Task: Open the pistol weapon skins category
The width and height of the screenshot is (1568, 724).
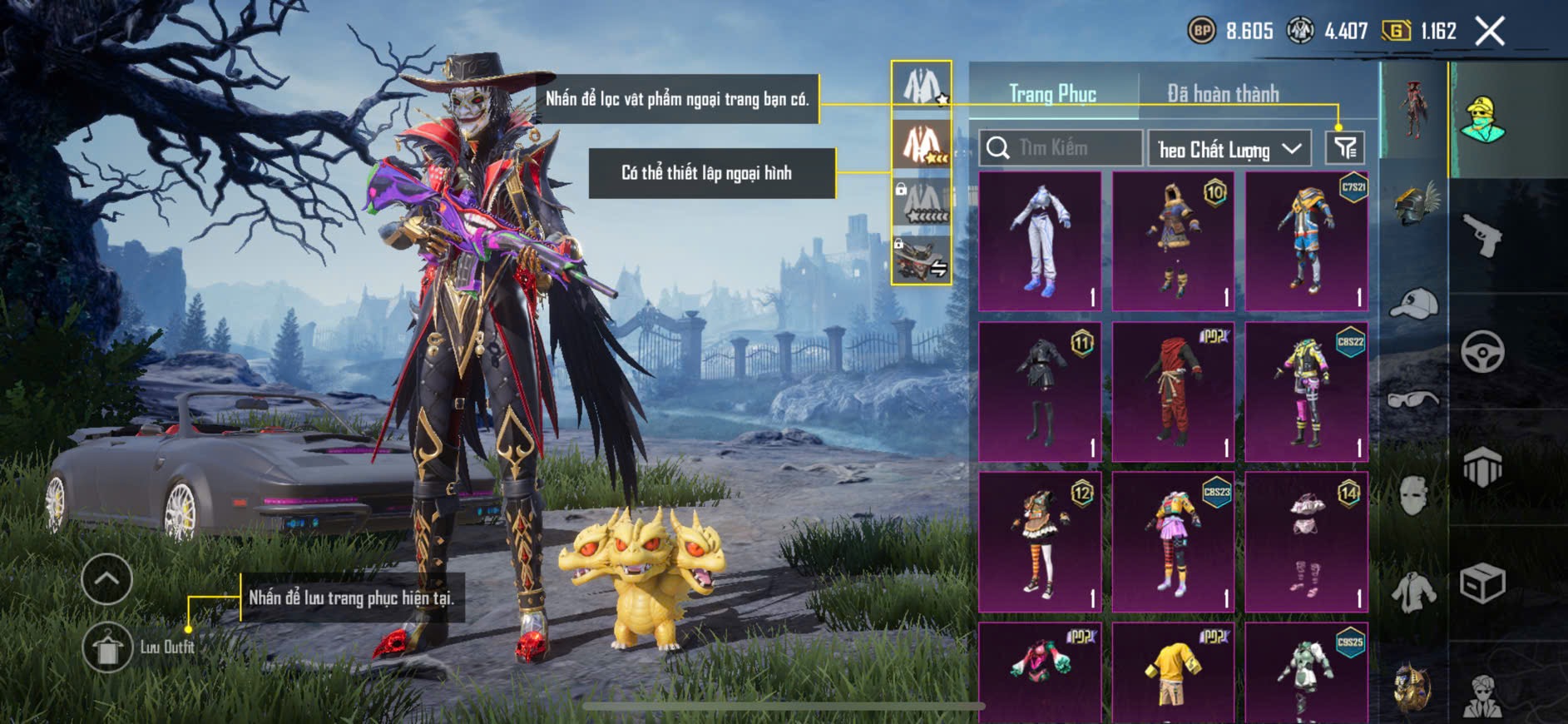Action: tap(1482, 236)
